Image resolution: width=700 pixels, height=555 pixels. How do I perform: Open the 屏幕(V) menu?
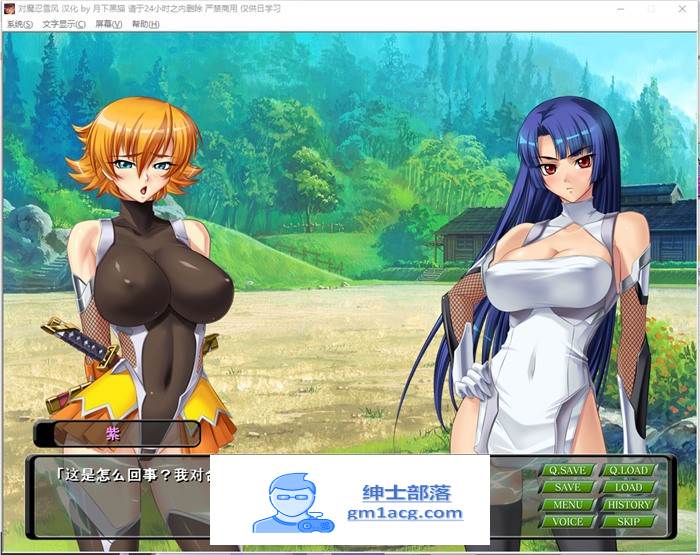click(x=109, y=24)
